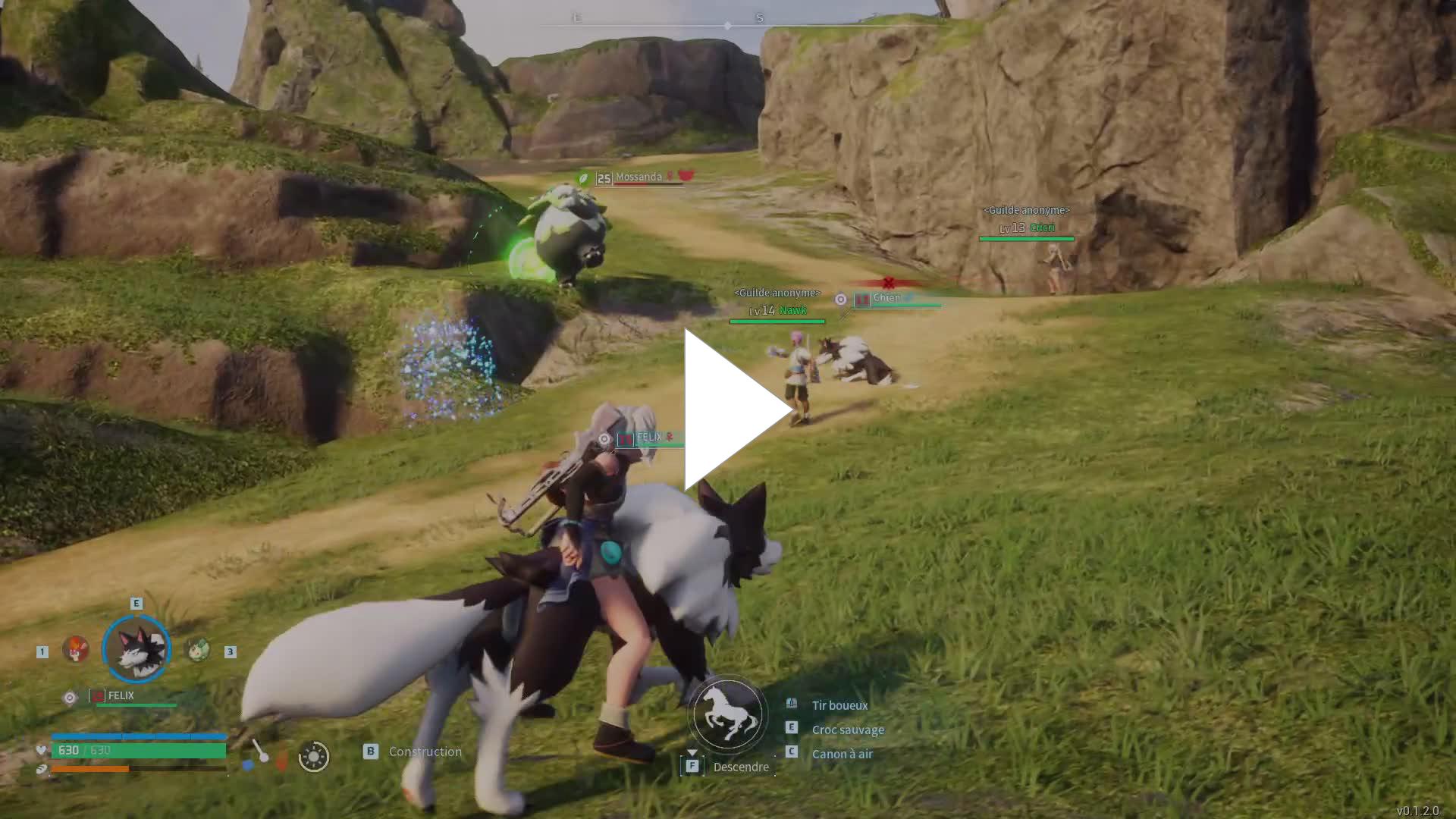
Task: Open the Construction build option
Action: (x=425, y=752)
